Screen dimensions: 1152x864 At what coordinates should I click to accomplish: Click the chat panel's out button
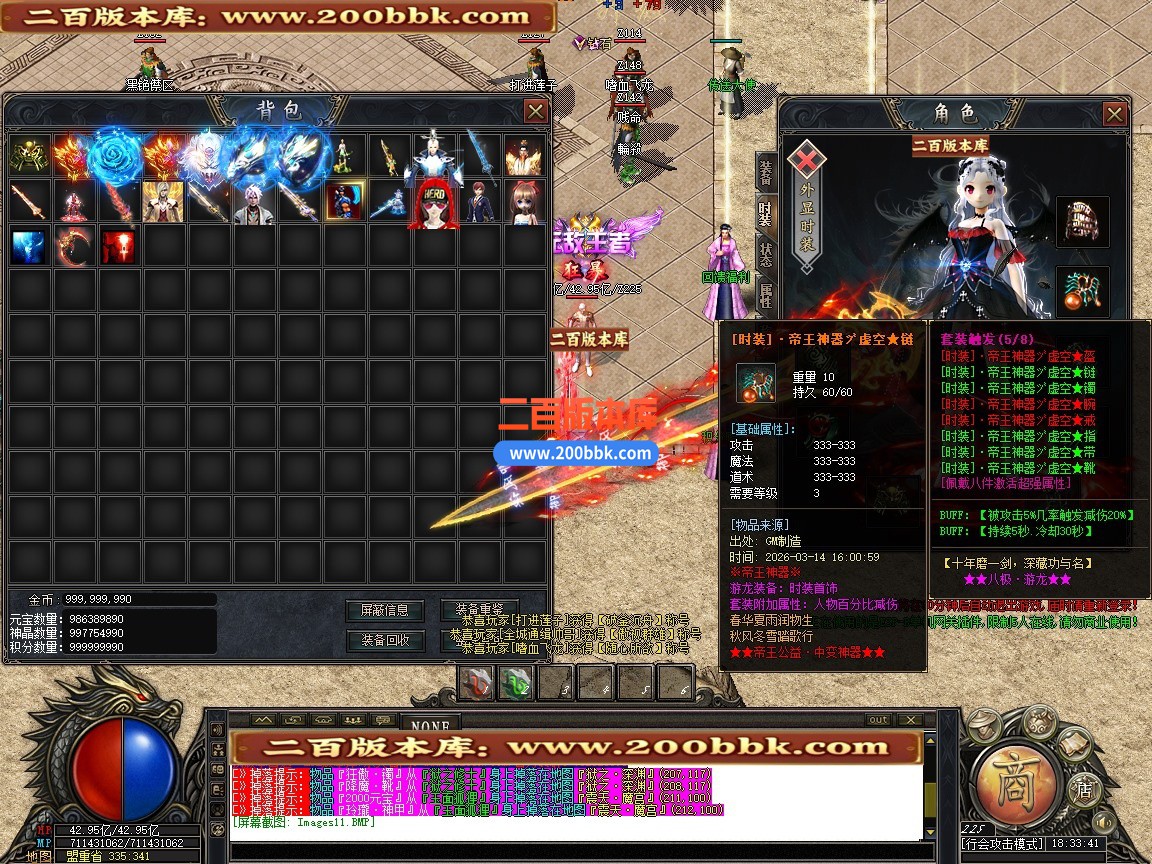(877, 719)
